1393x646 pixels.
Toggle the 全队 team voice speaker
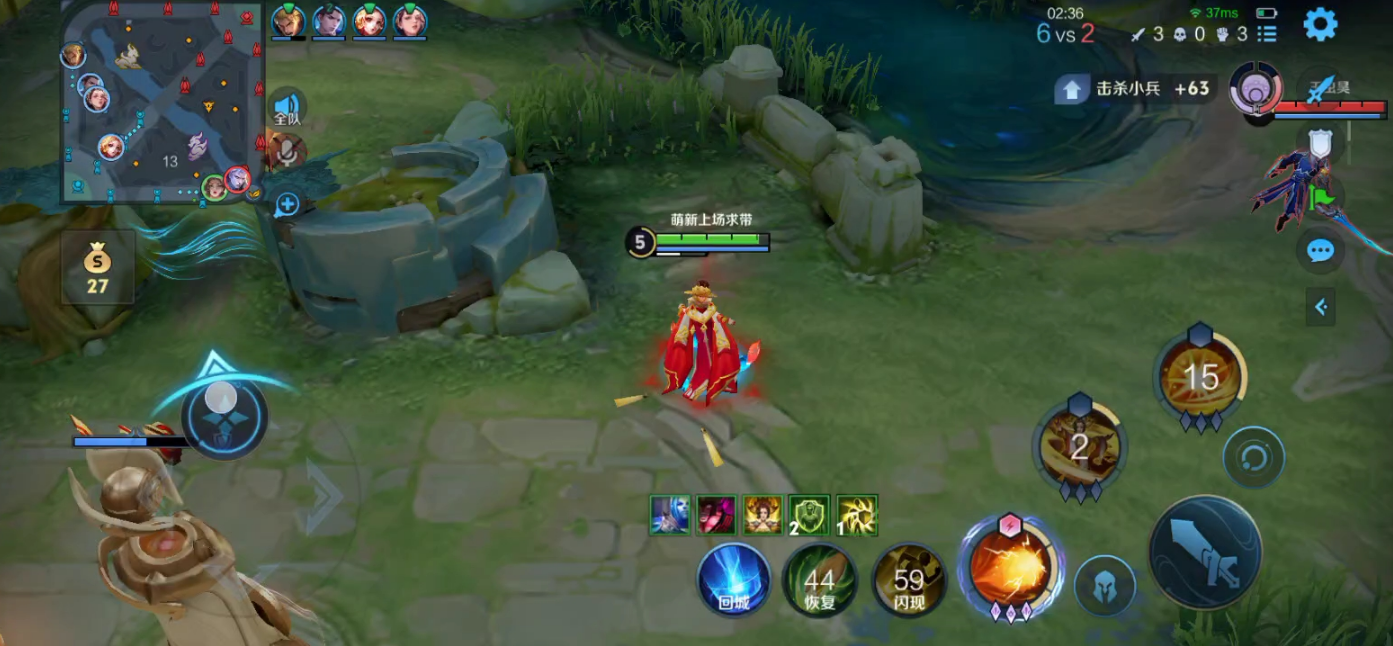(287, 107)
